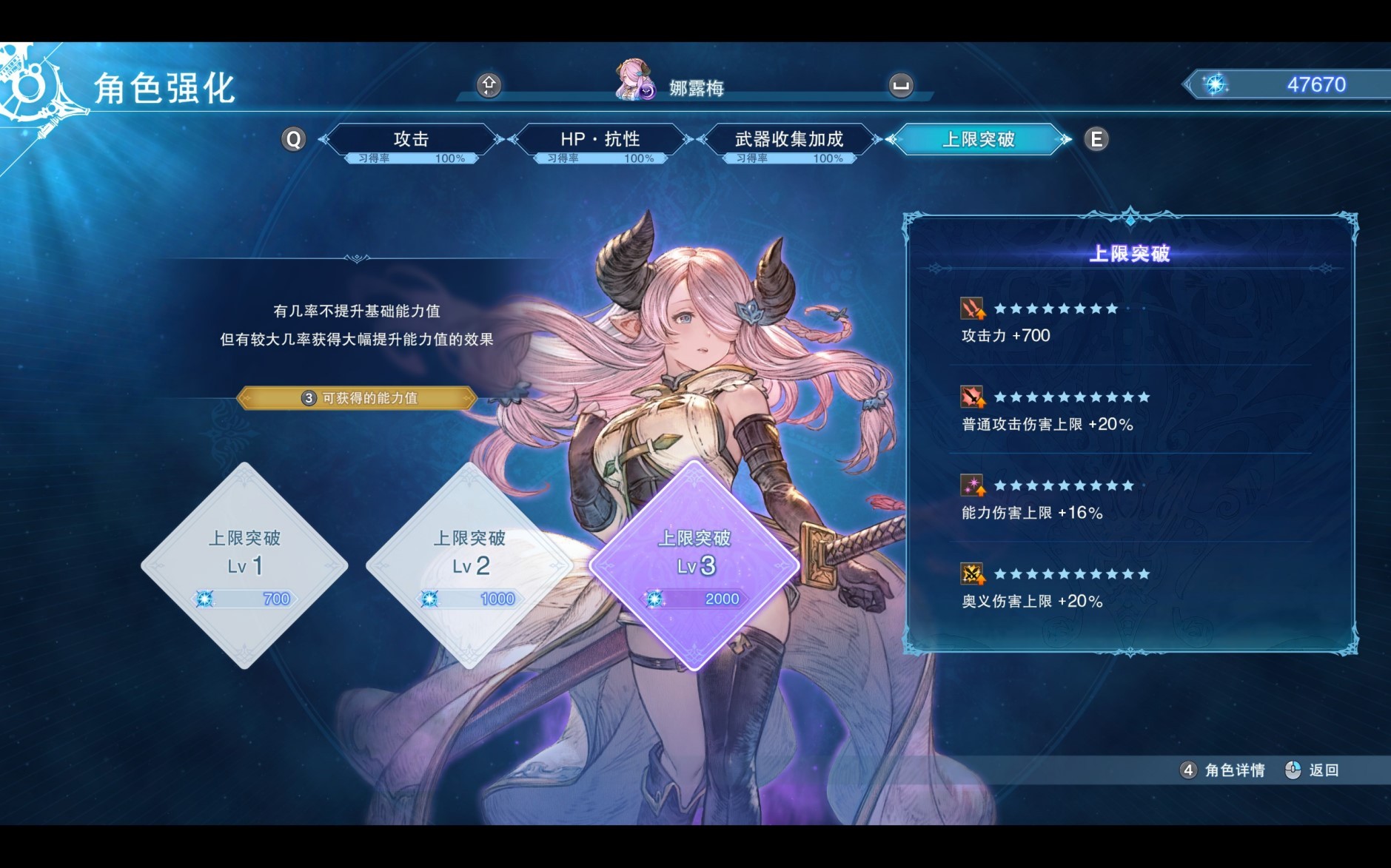Expand the ③ 可获得的能力值 banner
1391x868 pixels.
(361, 398)
